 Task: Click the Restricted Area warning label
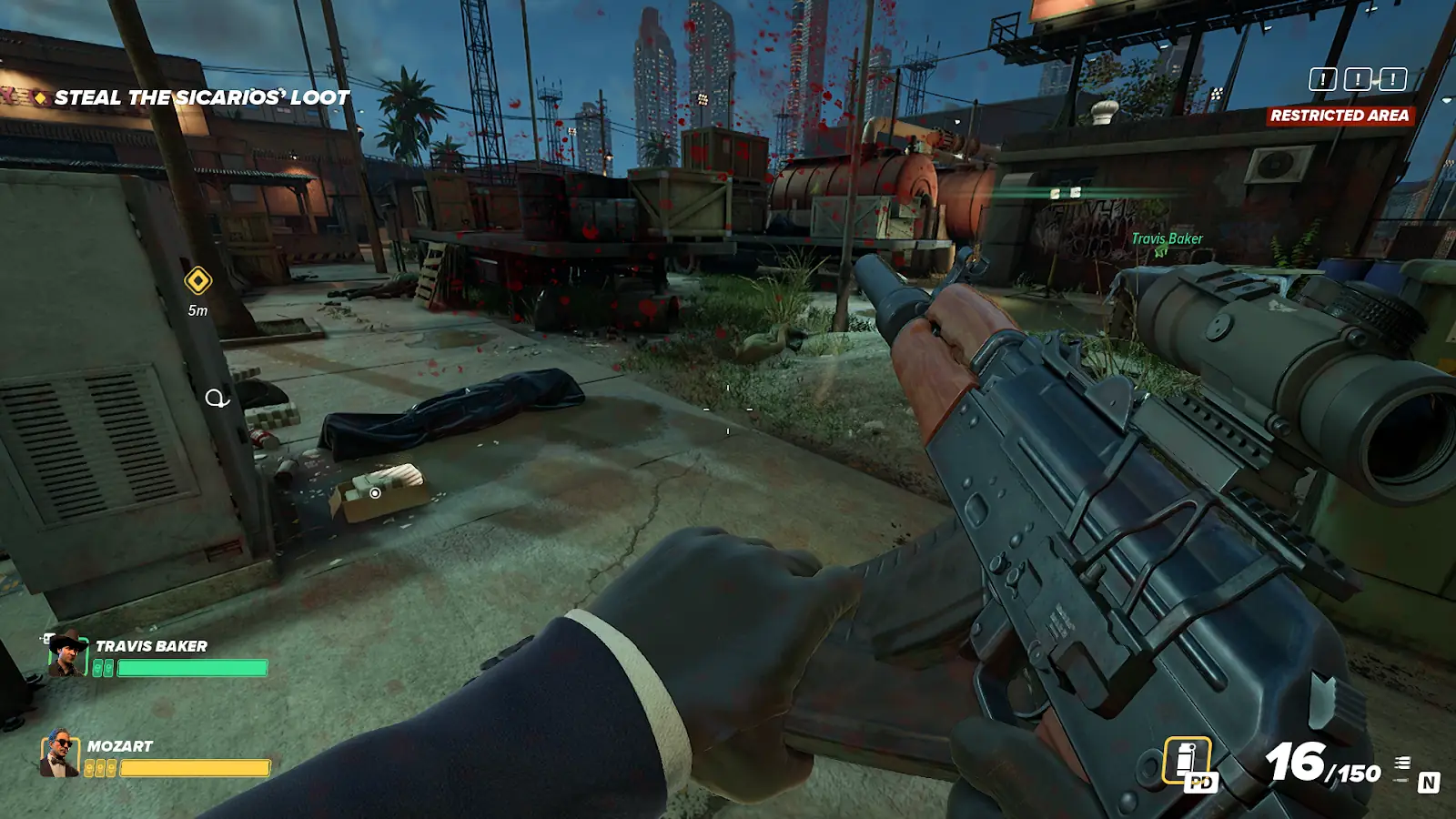pyautogui.click(x=1339, y=116)
